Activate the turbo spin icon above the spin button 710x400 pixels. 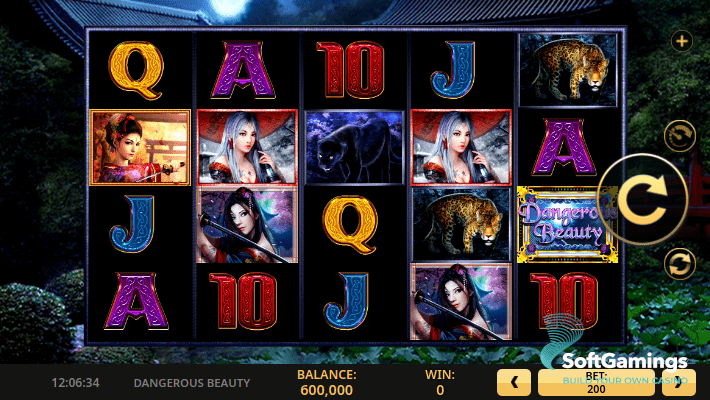tap(681, 136)
